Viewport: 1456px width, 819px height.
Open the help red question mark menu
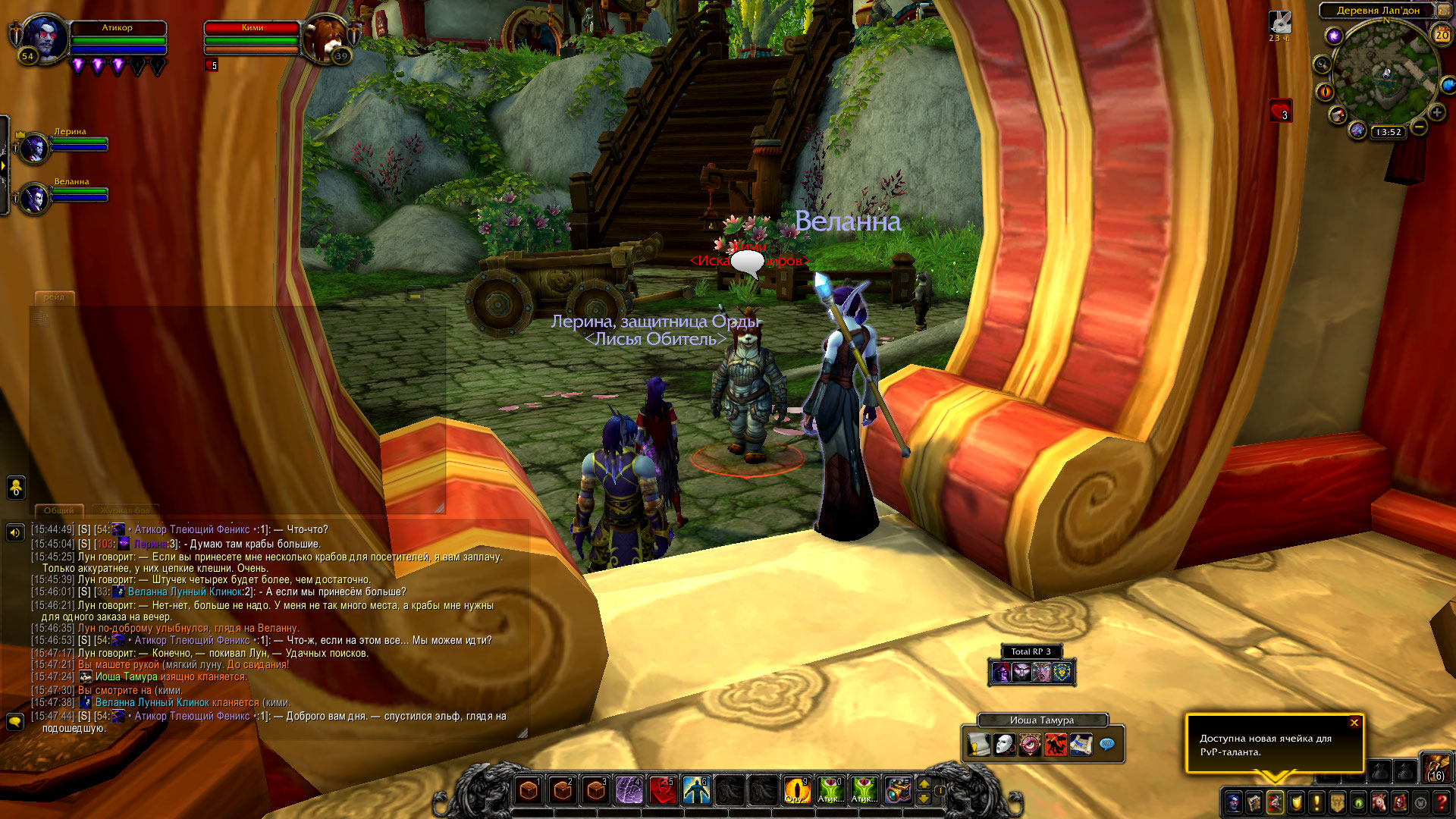click(1442, 802)
